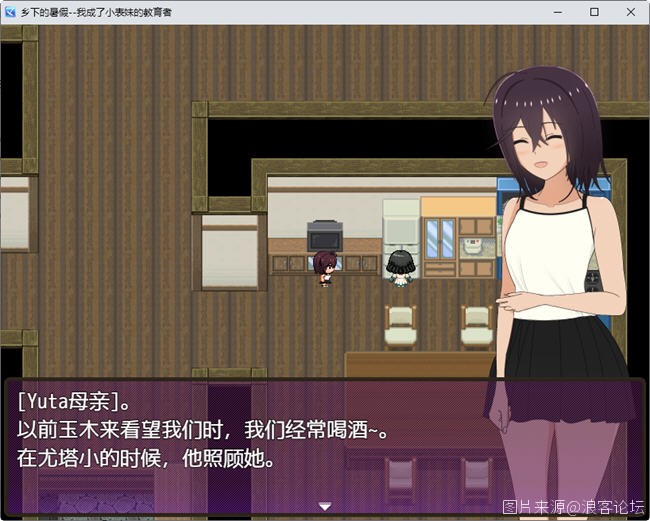Maximize the game window

click(x=594, y=12)
